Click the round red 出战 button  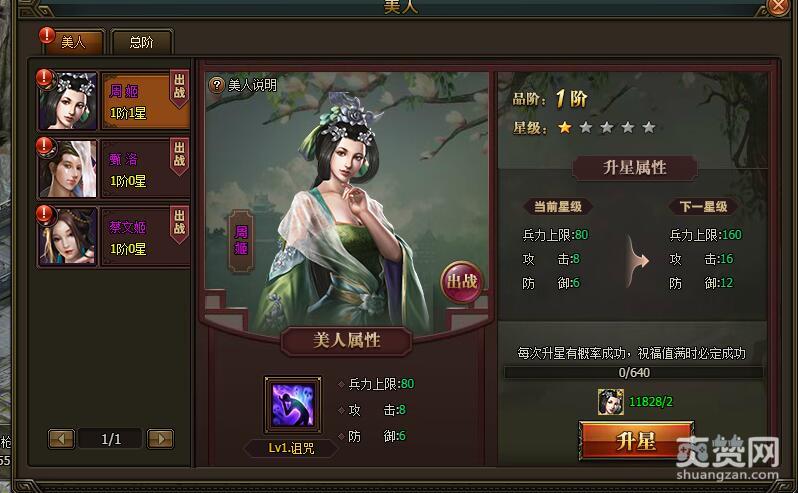[x=461, y=281]
